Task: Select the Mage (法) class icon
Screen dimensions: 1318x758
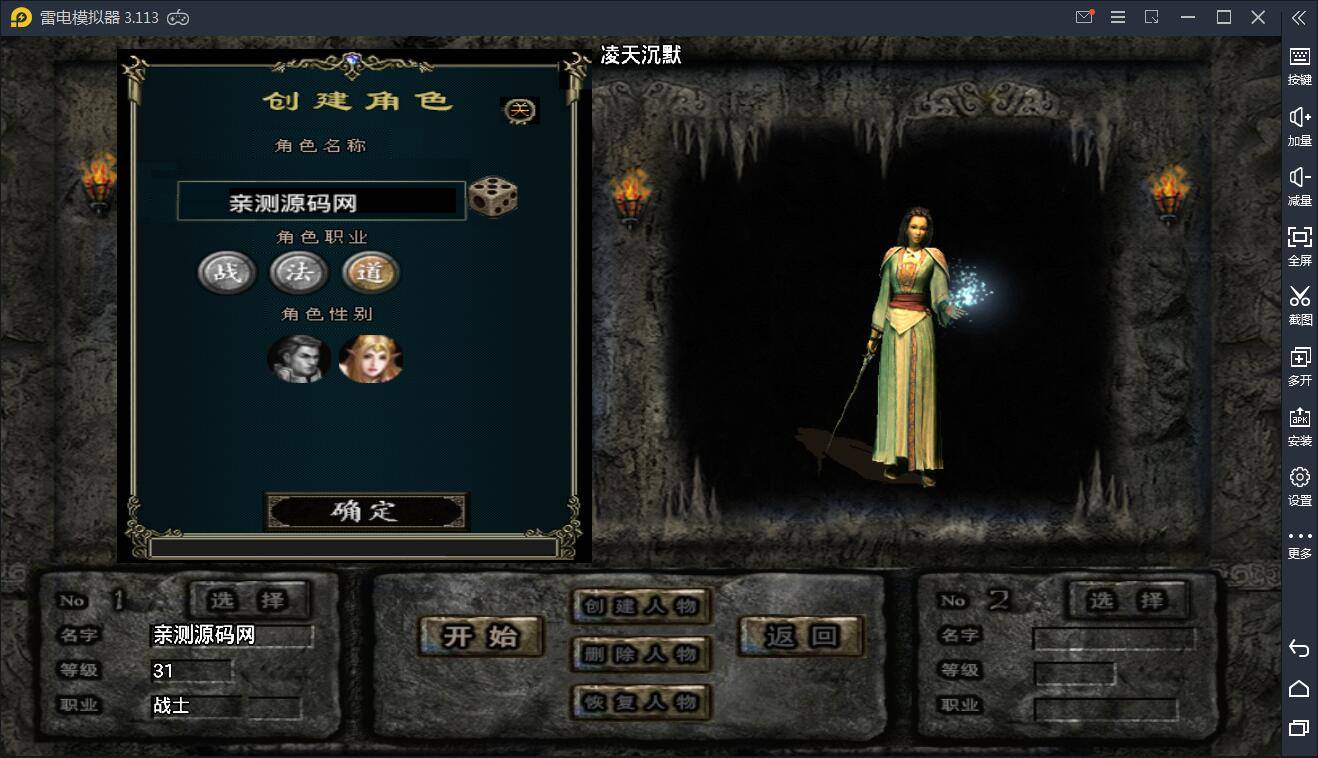Action: tap(299, 272)
